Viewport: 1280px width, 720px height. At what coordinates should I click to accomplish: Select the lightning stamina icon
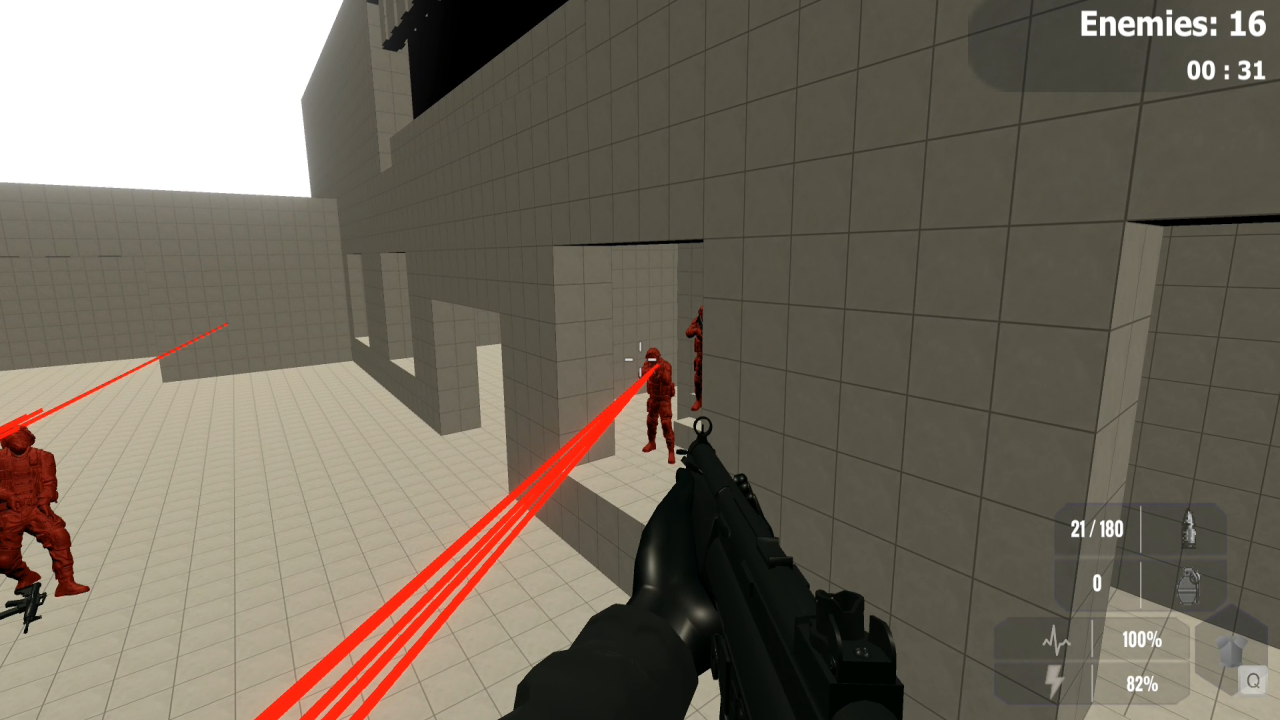[1053, 679]
